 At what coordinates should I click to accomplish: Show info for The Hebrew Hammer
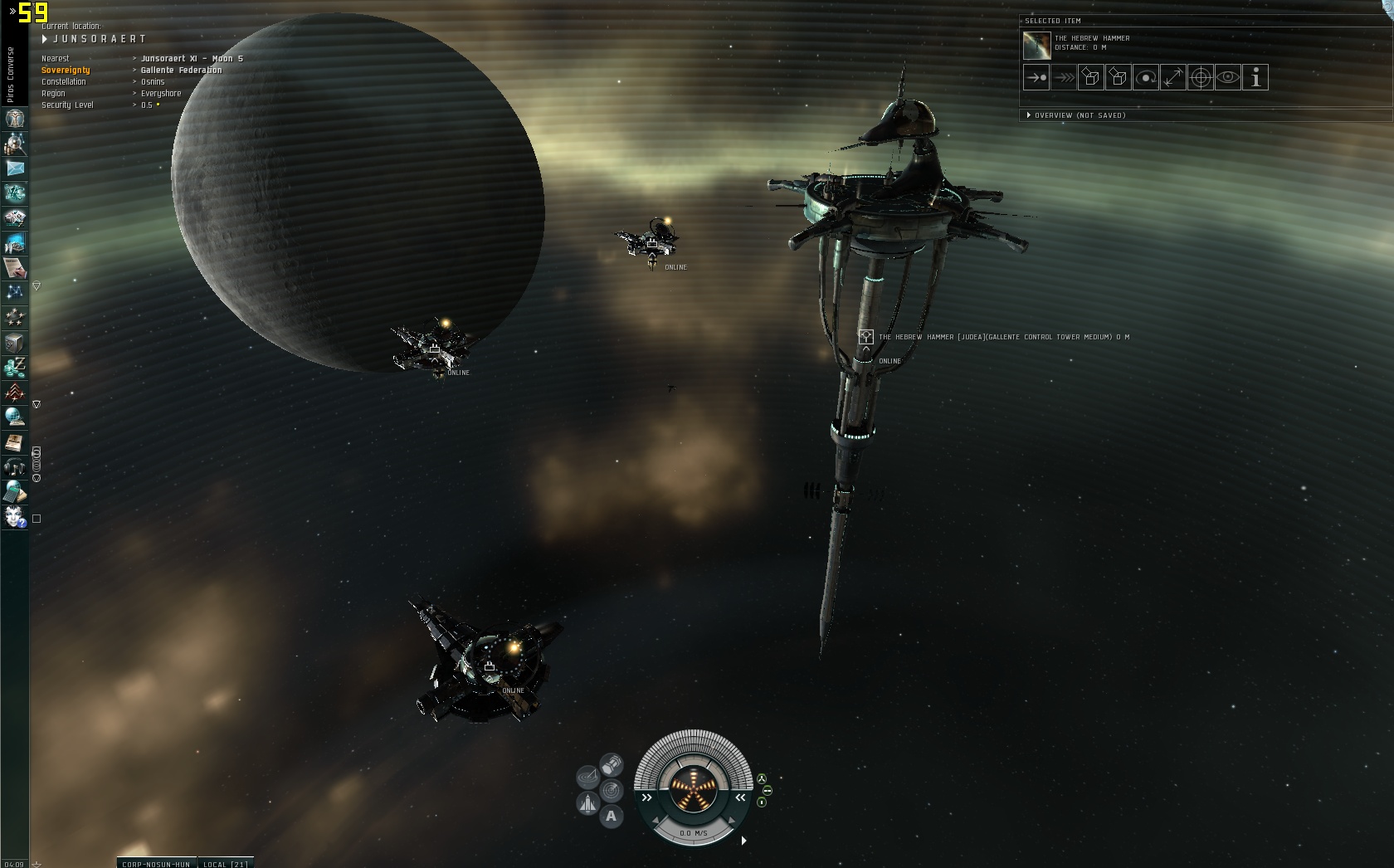(1255, 78)
